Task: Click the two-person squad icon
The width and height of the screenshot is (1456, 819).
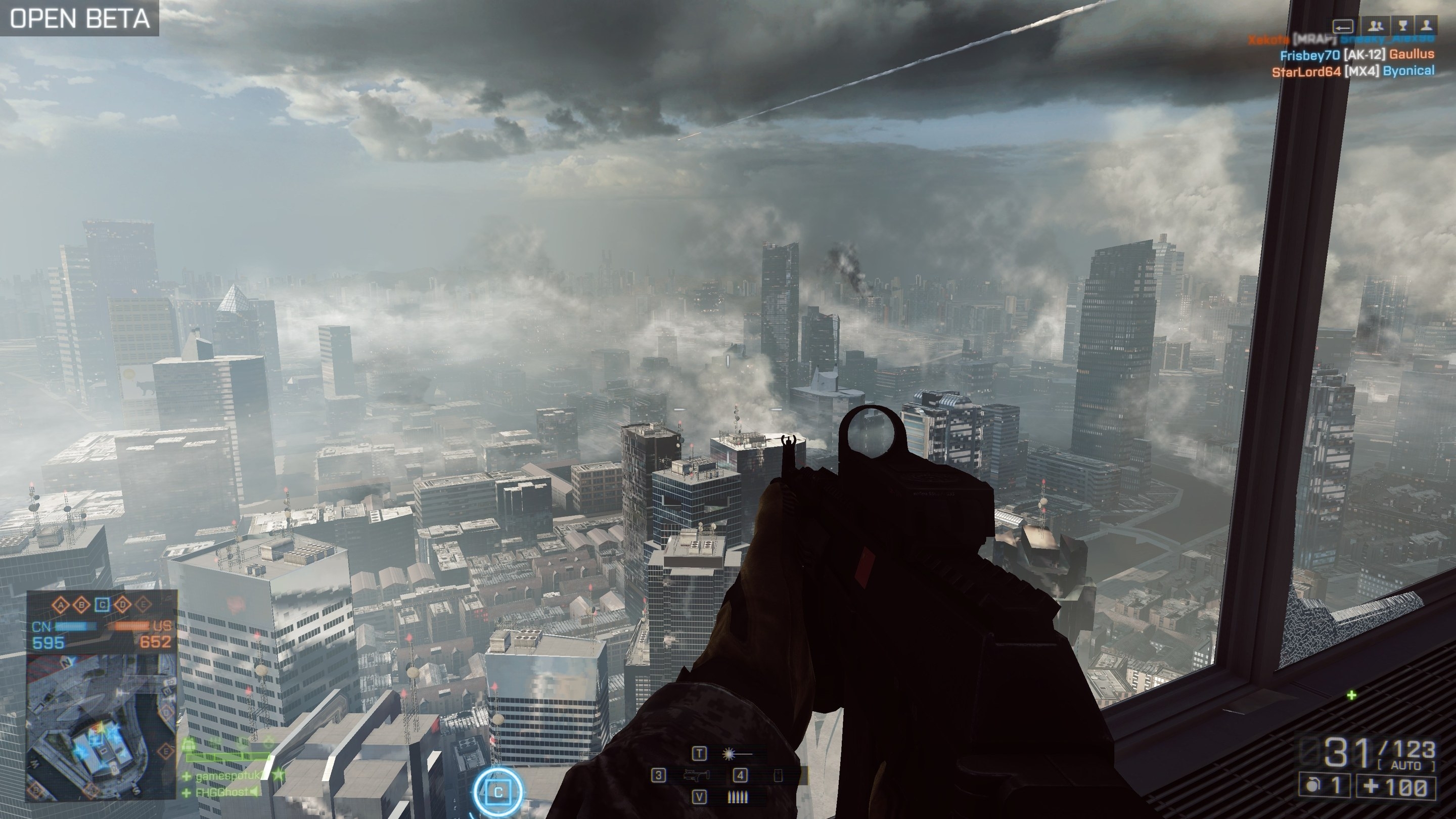Action: coord(1376,25)
